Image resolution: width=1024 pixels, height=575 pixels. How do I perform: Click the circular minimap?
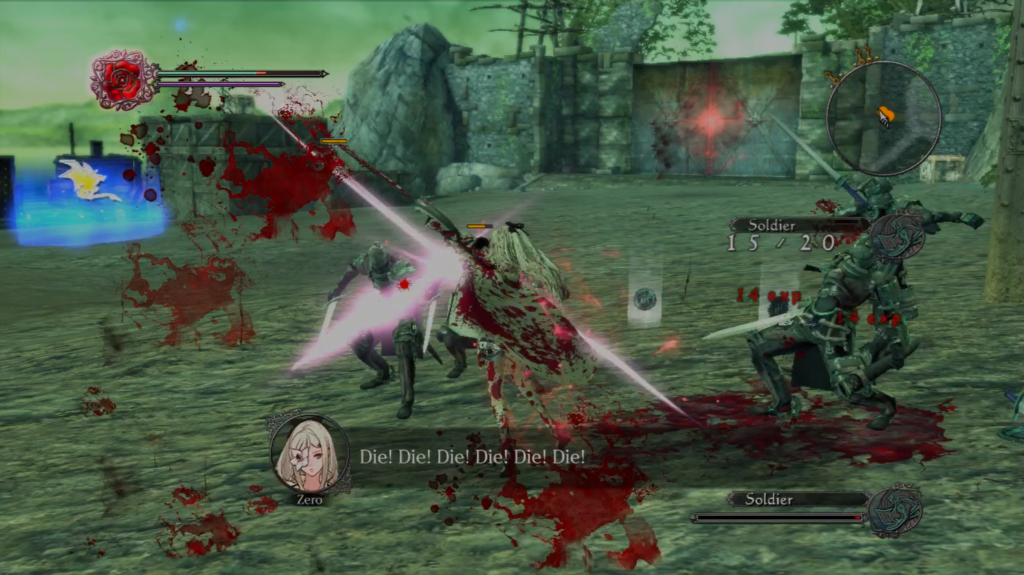pyautogui.click(x=884, y=118)
